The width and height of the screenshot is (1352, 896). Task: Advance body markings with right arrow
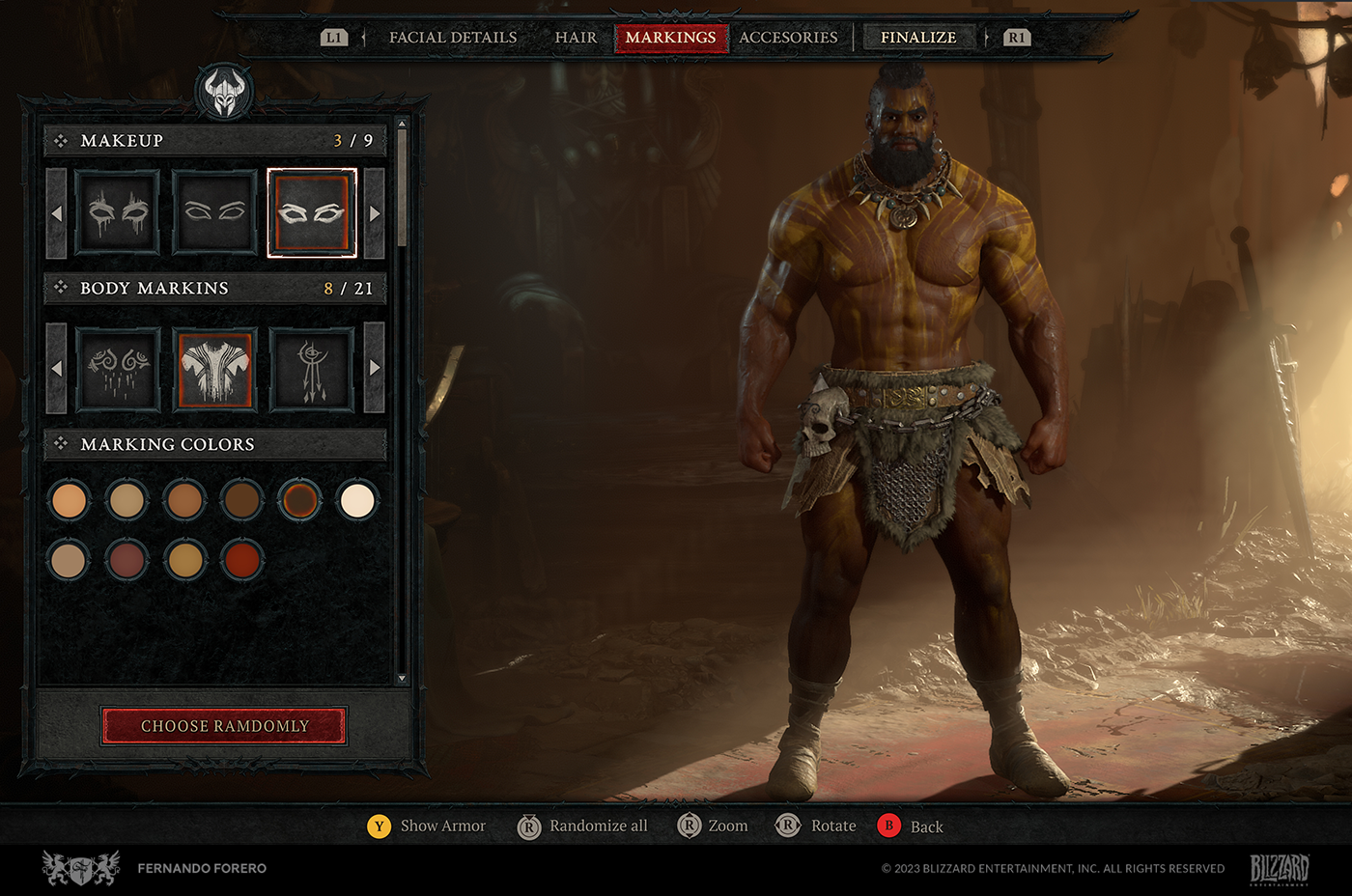click(375, 368)
